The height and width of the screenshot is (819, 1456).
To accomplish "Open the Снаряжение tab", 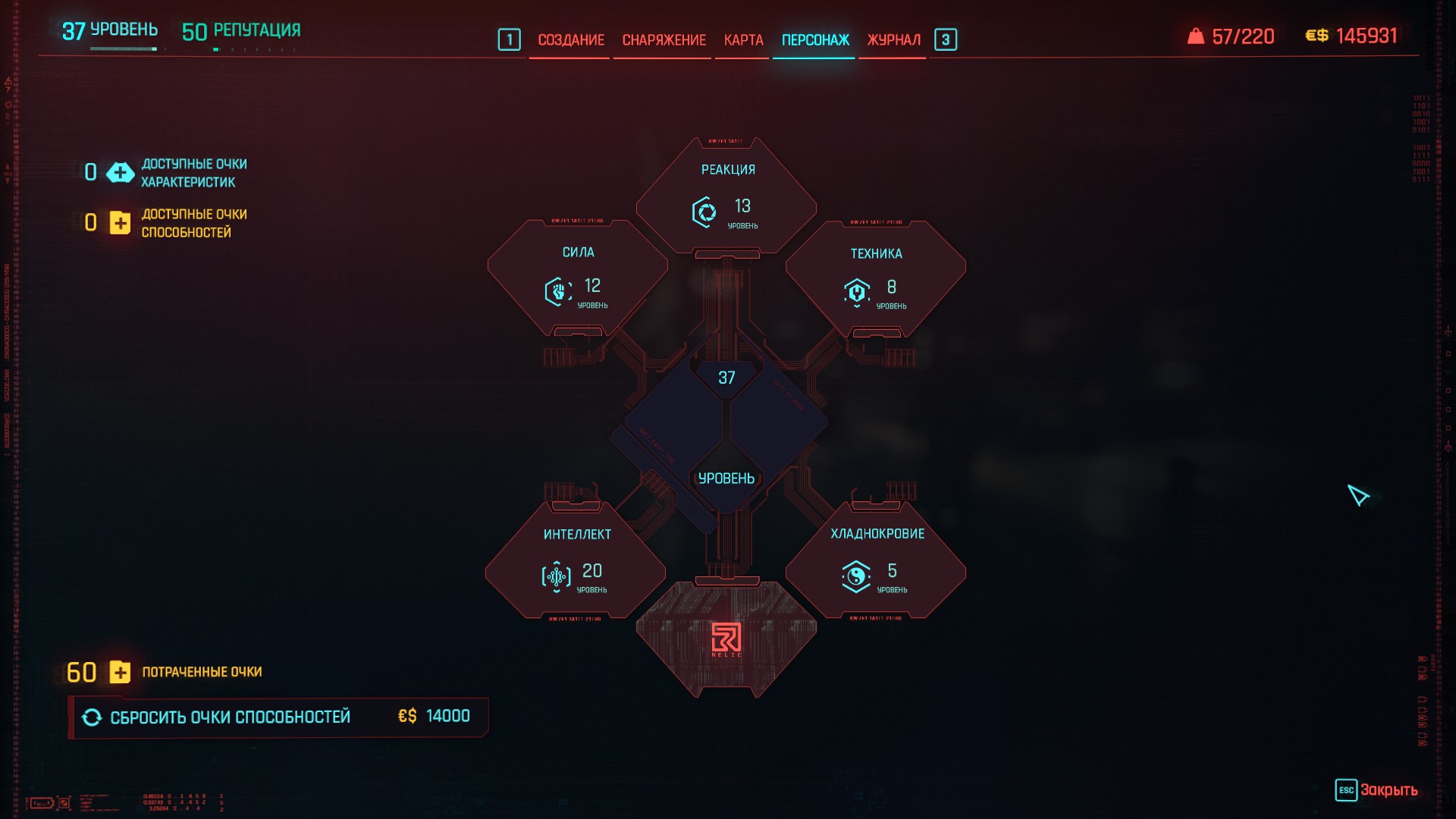I will (664, 39).
